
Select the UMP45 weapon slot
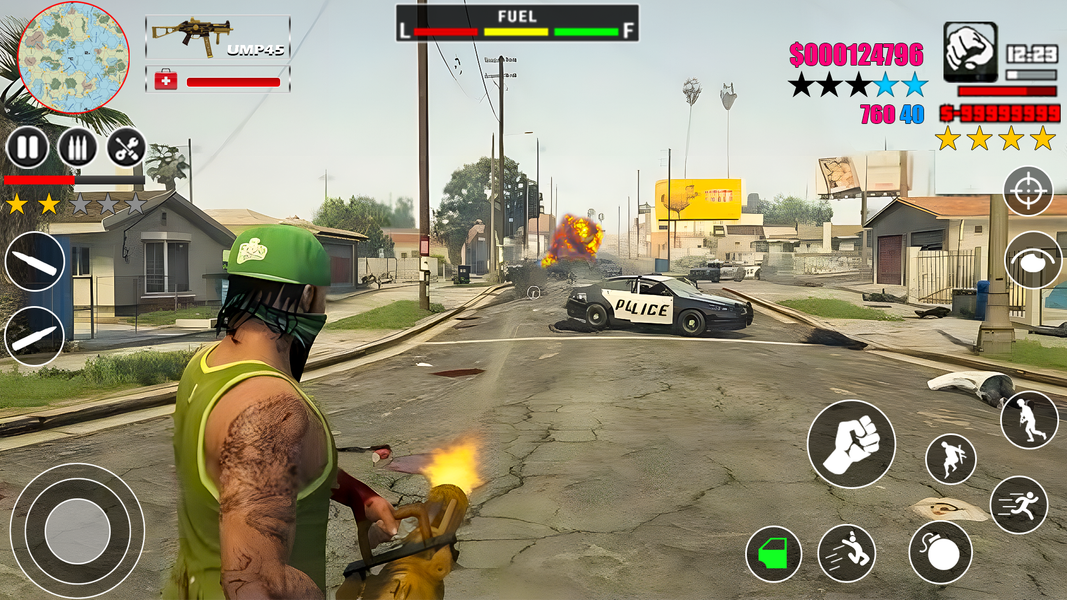pyautogui.click(x=218, y=37)
